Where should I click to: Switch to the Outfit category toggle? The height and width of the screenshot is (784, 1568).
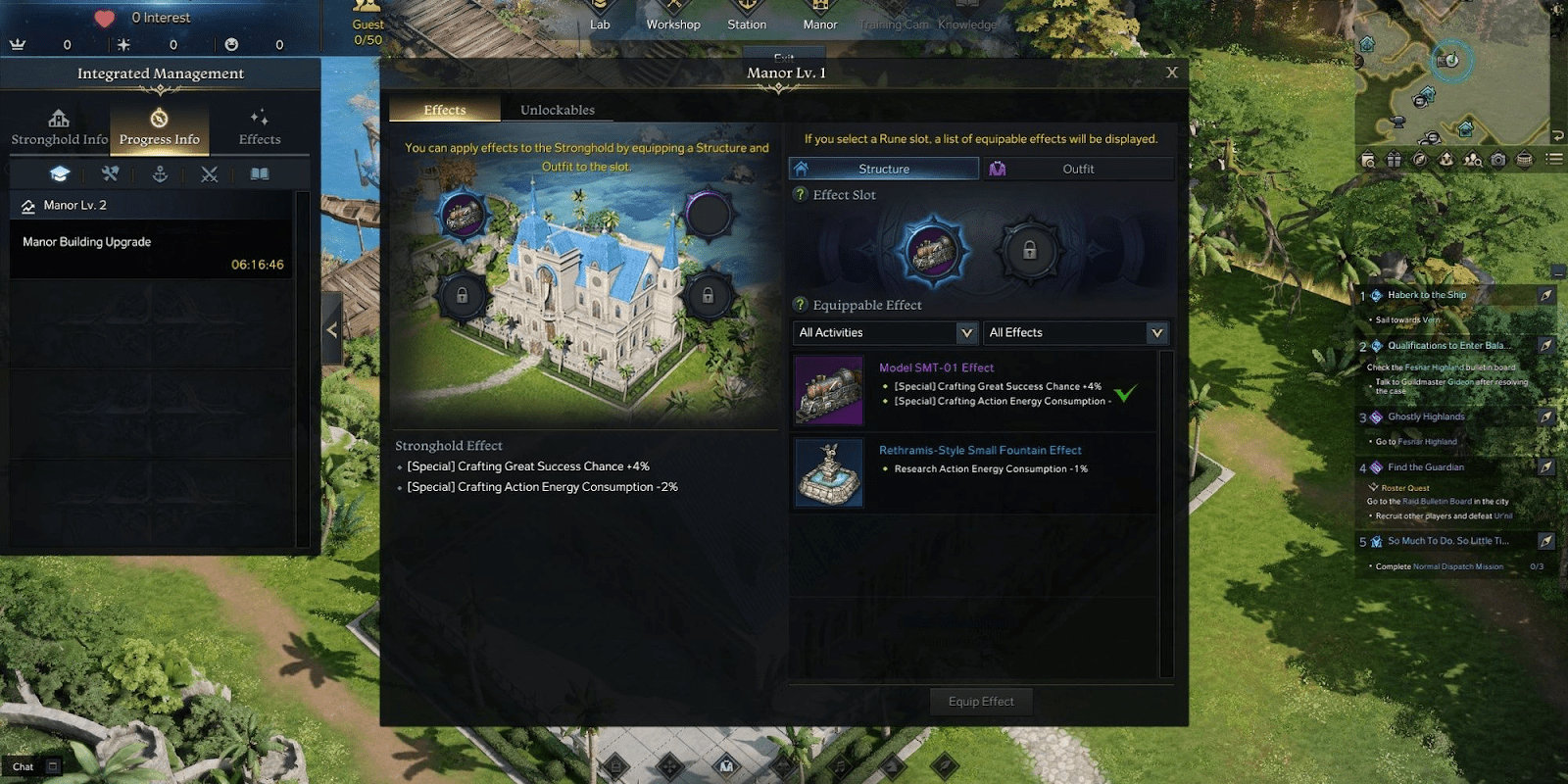click(x=1078, y=168)
